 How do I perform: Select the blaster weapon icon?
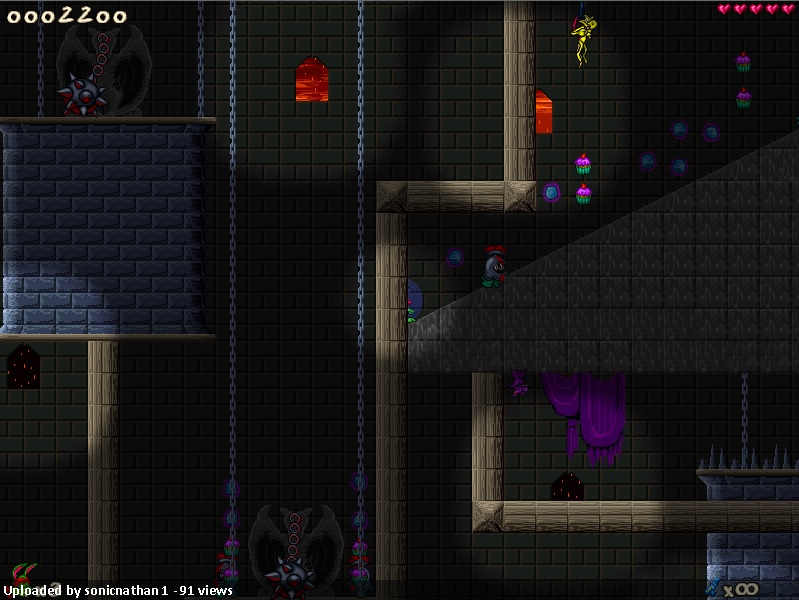[x=713, y=587]
